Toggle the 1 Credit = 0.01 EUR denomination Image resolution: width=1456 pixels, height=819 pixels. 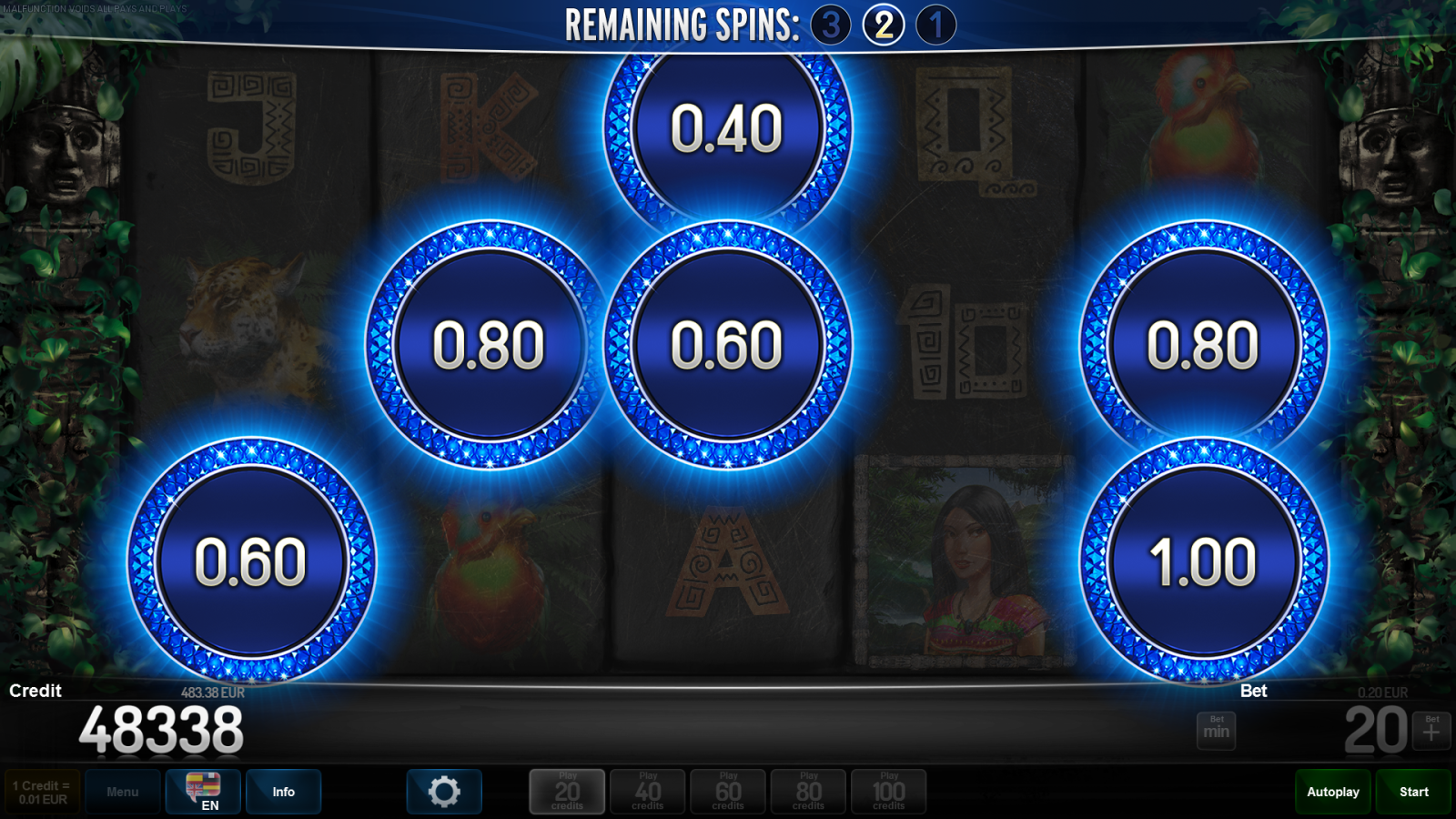[42, 792]
